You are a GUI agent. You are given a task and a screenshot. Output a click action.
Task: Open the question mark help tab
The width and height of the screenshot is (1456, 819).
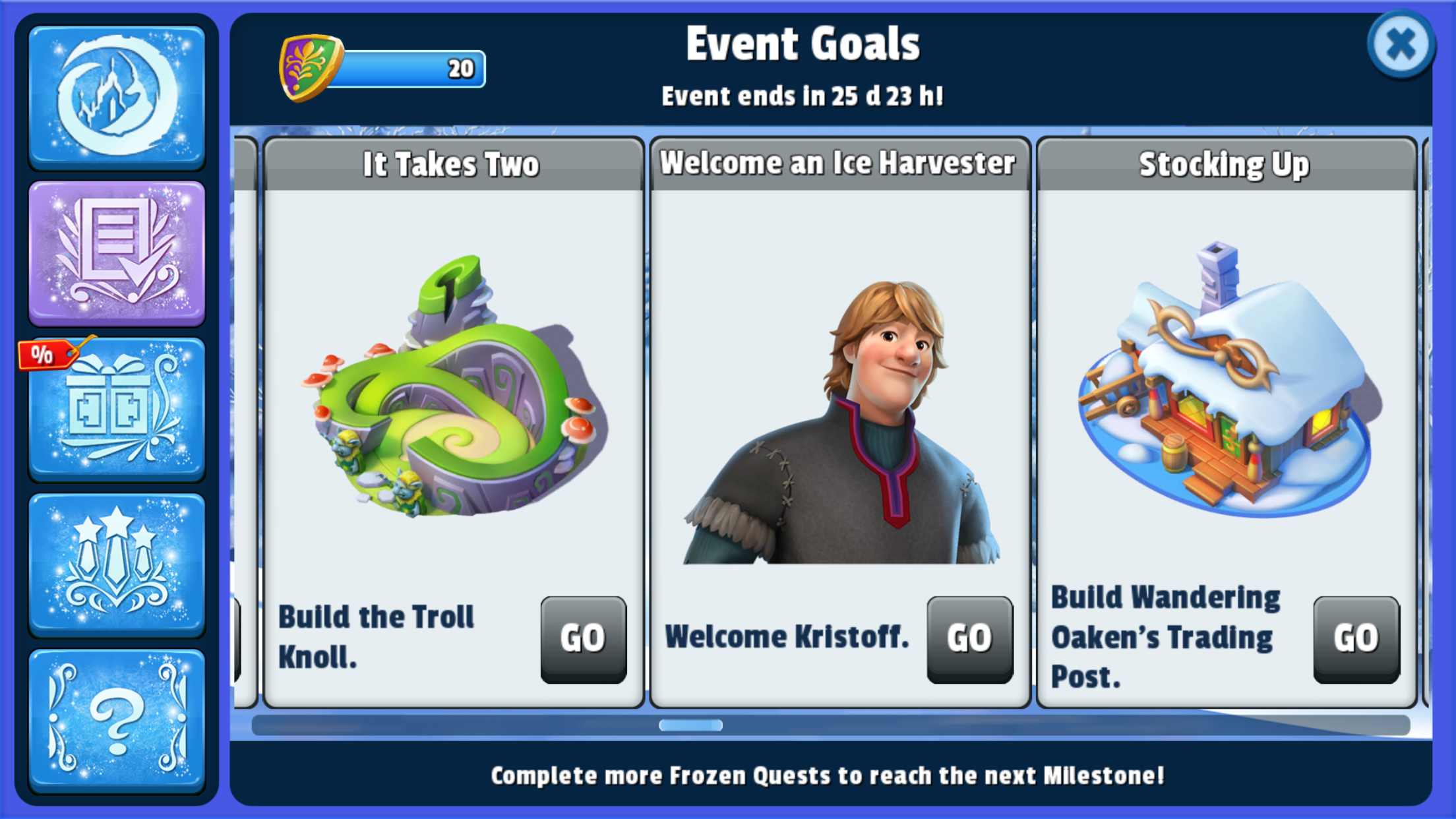pyautogui.click(x=117, y=720)
